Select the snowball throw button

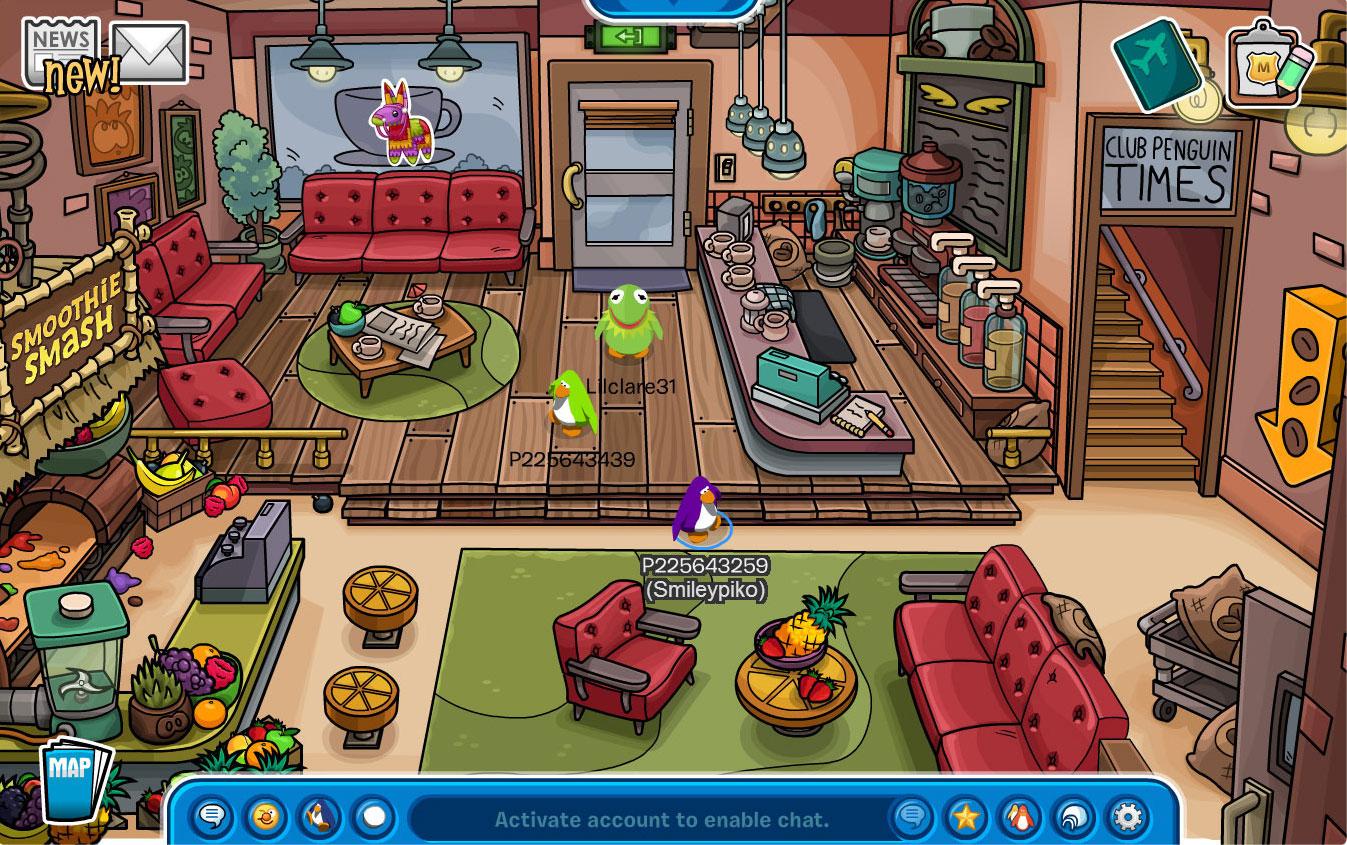click(x=374, y=817)
